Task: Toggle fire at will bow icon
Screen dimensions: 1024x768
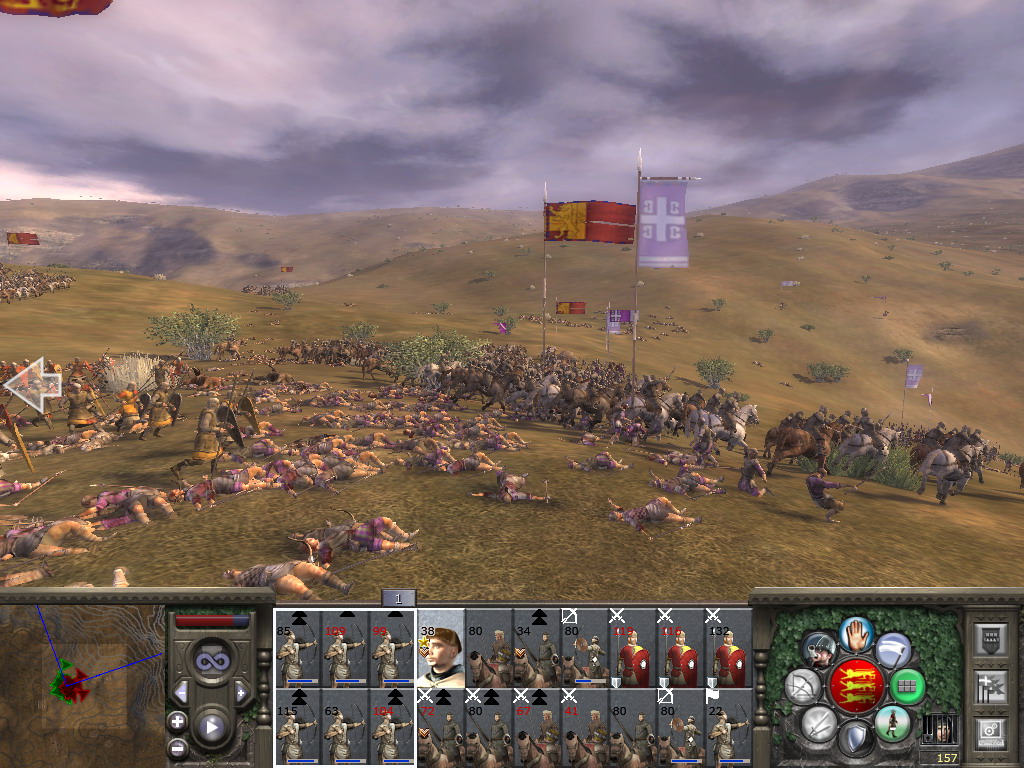Action: click(x=803, y=686)
